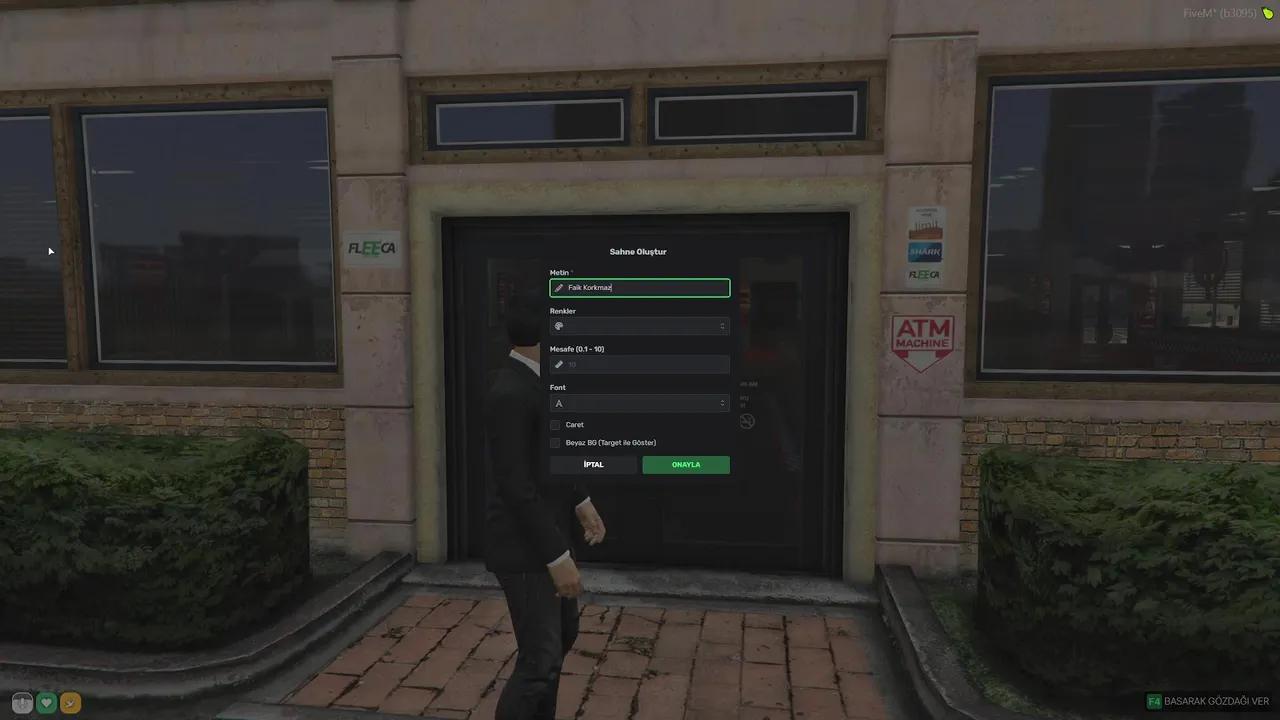The width and height of the screenshot is (1280, 720).
Task: Enable the Beyaz BG (Target ile Göster) checkbox
Action: [556, 443]
